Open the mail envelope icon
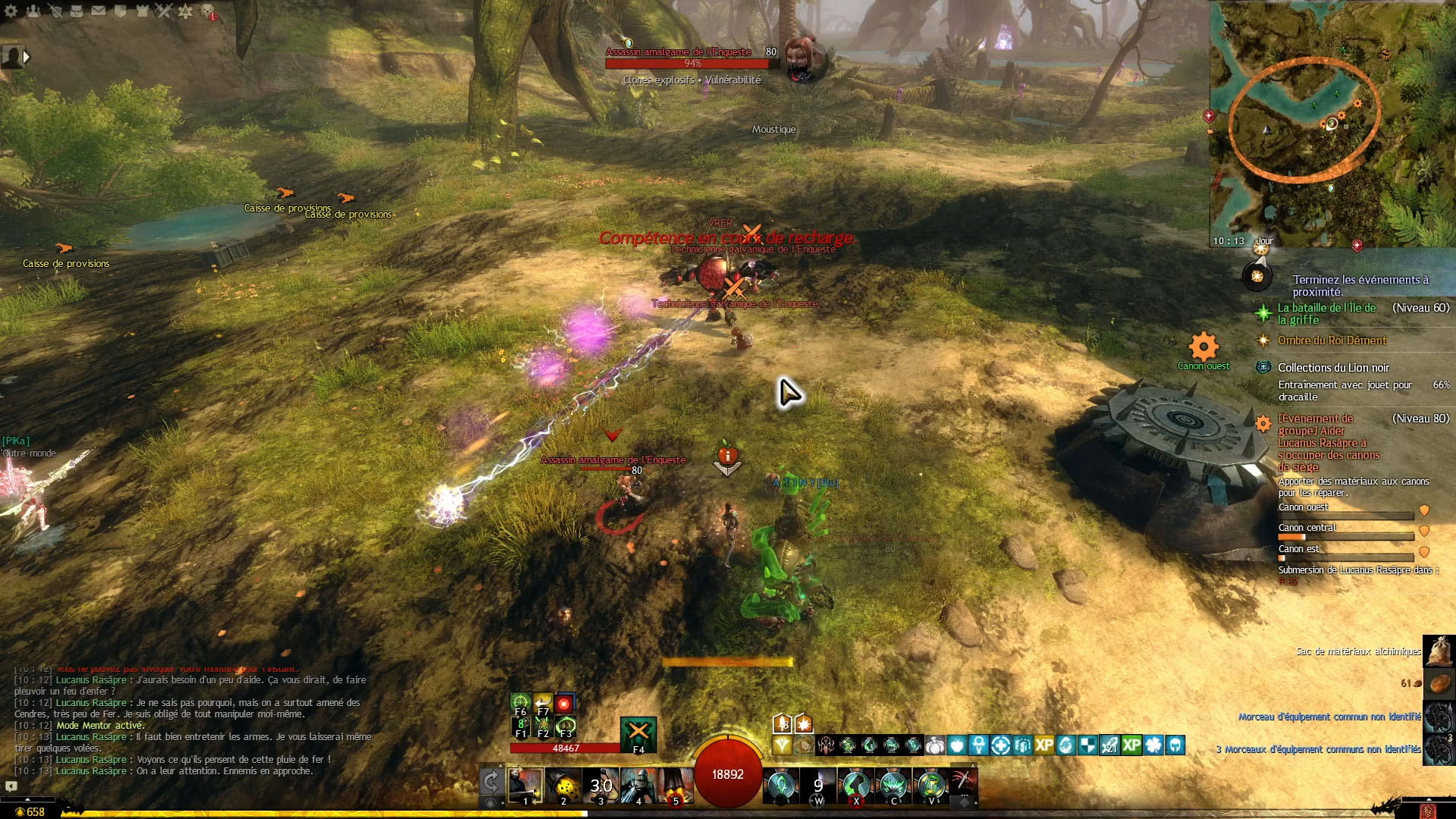The height and width of the screenshot is (819, 1456). click(99, 11)
